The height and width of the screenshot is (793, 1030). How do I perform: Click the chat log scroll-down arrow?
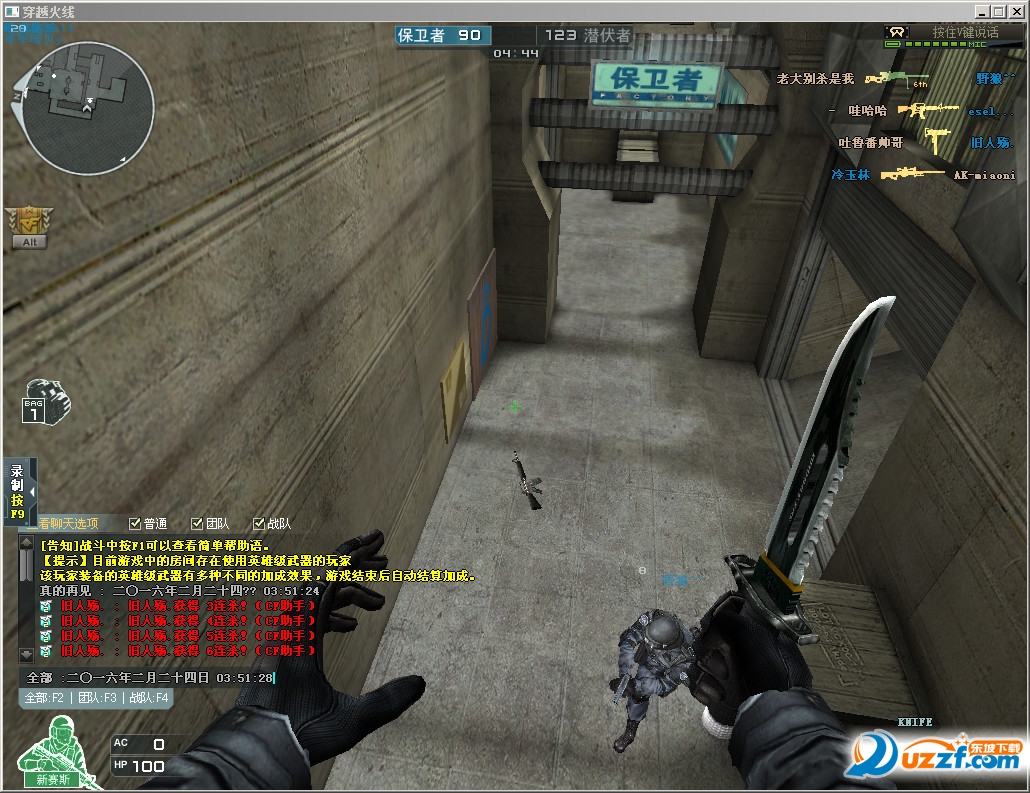click(25, 654)
